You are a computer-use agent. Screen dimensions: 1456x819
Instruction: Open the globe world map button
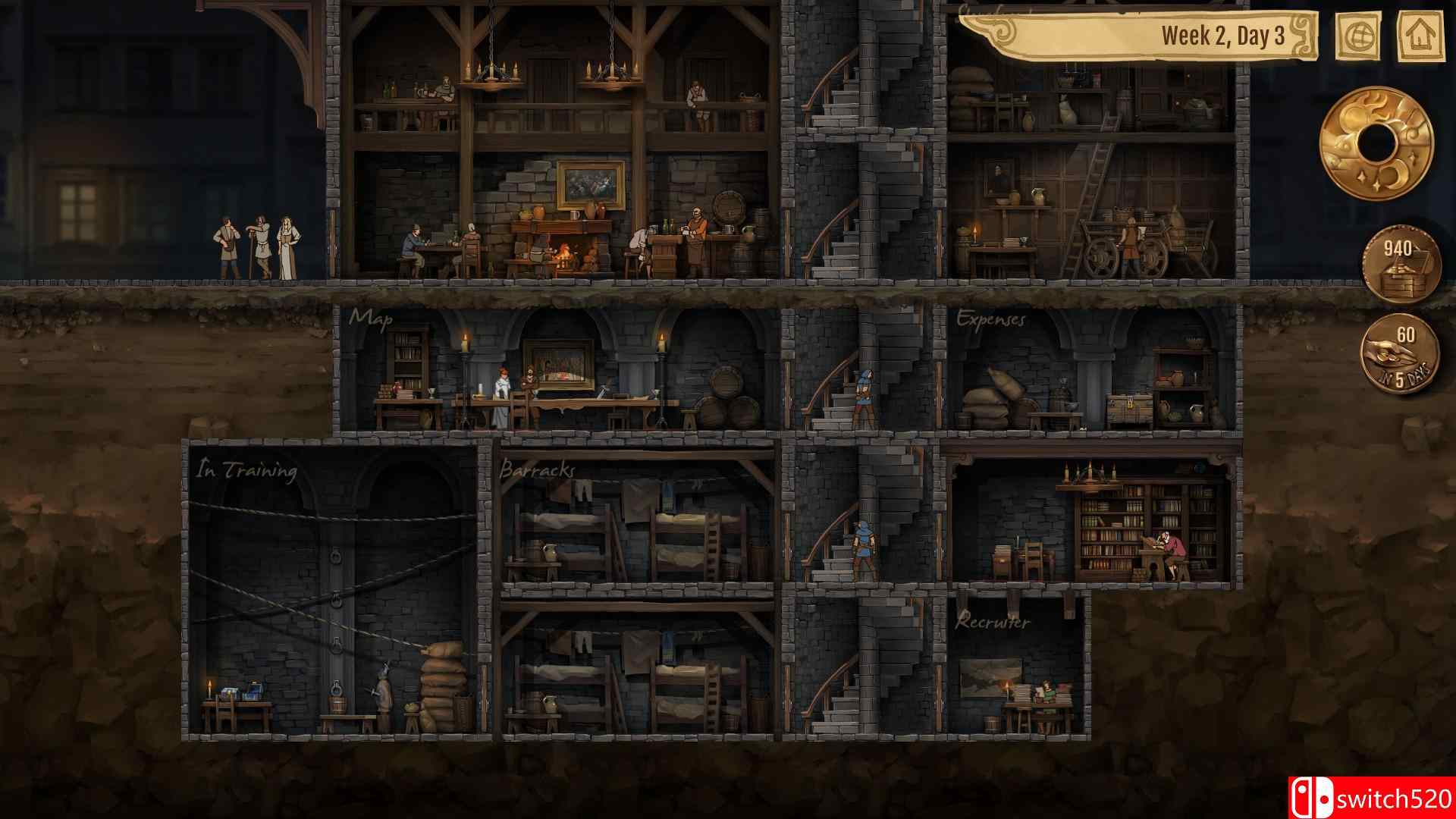point(1357,36)
